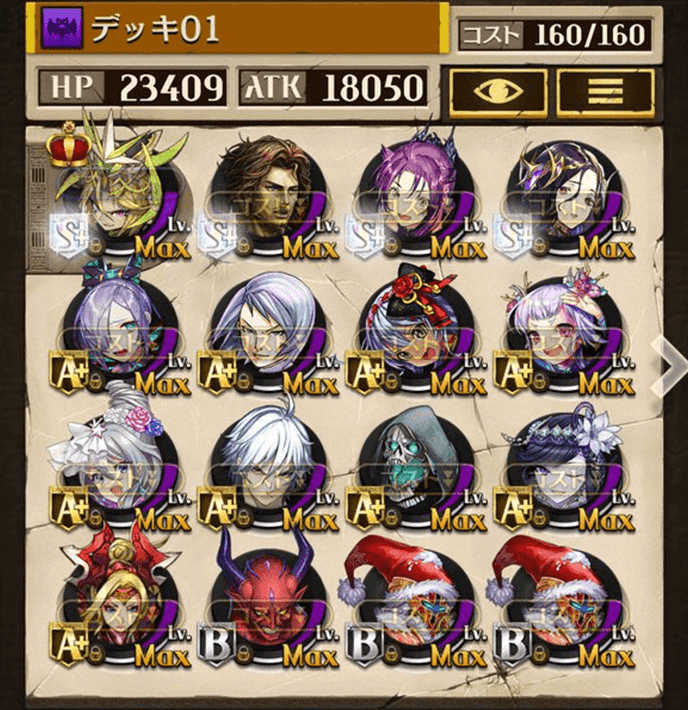Pick the lavender-haired girl with flower hairpin

[564, 333]
